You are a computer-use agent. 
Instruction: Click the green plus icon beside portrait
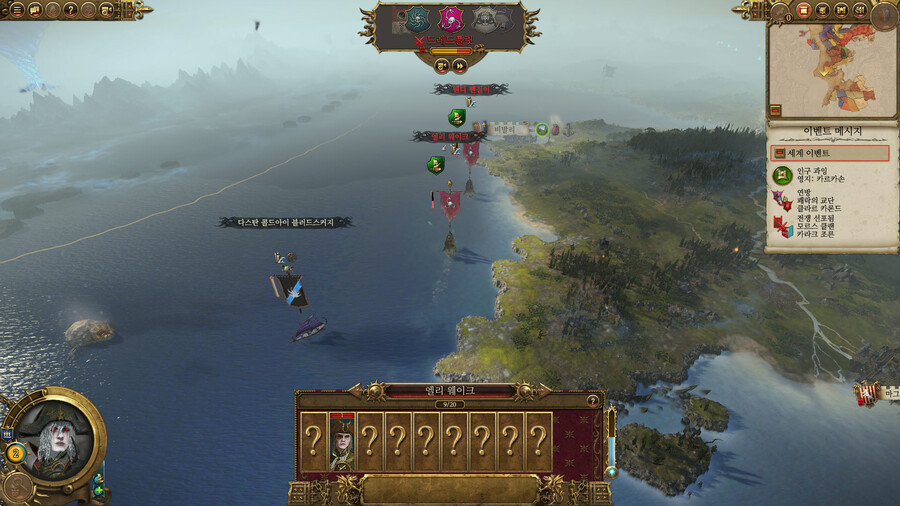point(99,490)
